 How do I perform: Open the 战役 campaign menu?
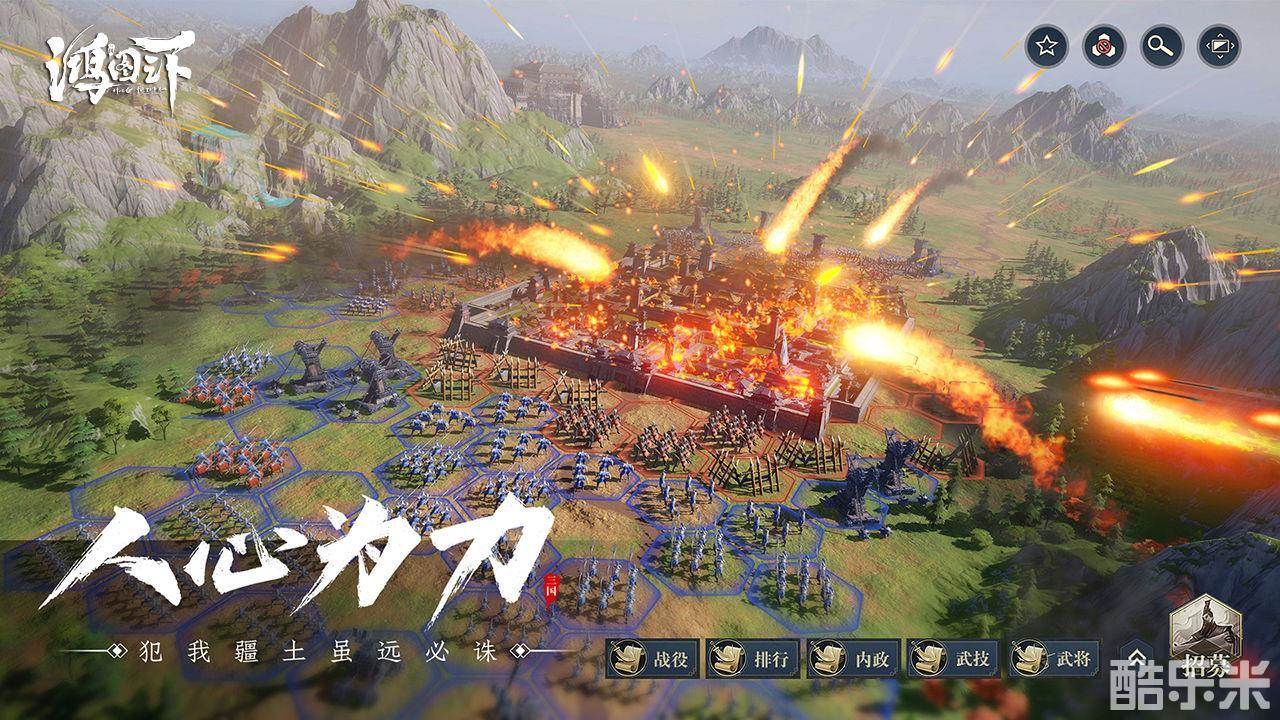point(650,659)
